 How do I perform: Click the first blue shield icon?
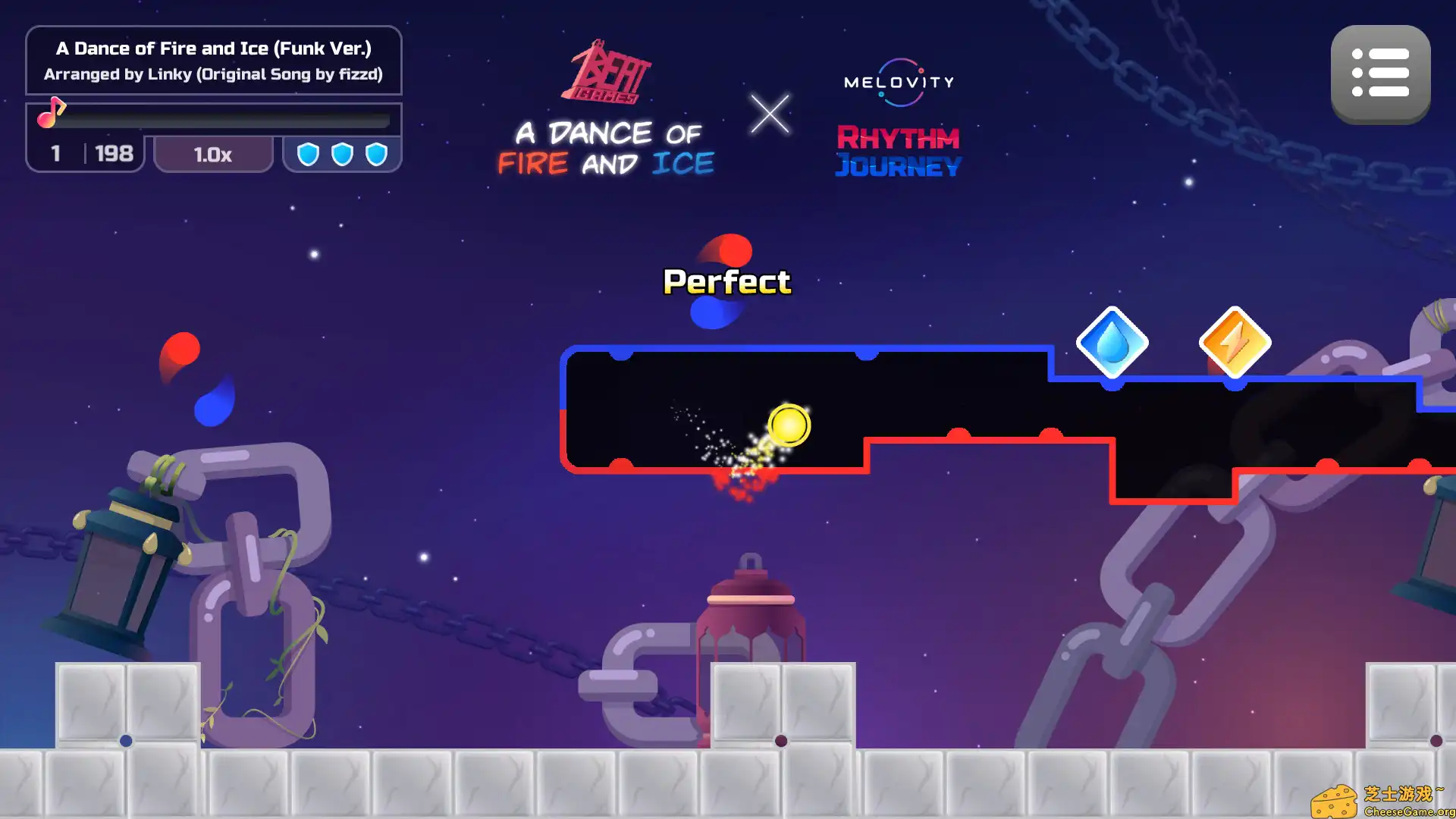[x=309, y=152]
